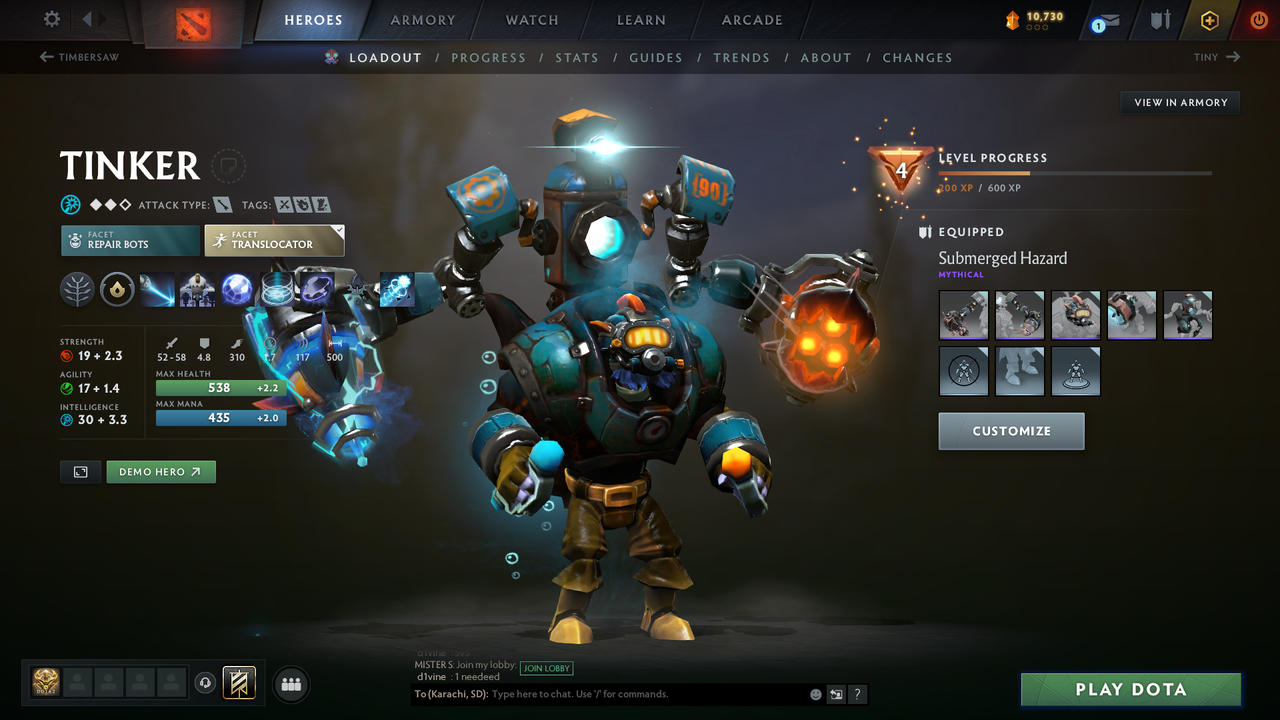Advance to the next hero Tiny
Viewport: 1280px width, 720px height.
pyautogui.click(x=1215, y=57)
